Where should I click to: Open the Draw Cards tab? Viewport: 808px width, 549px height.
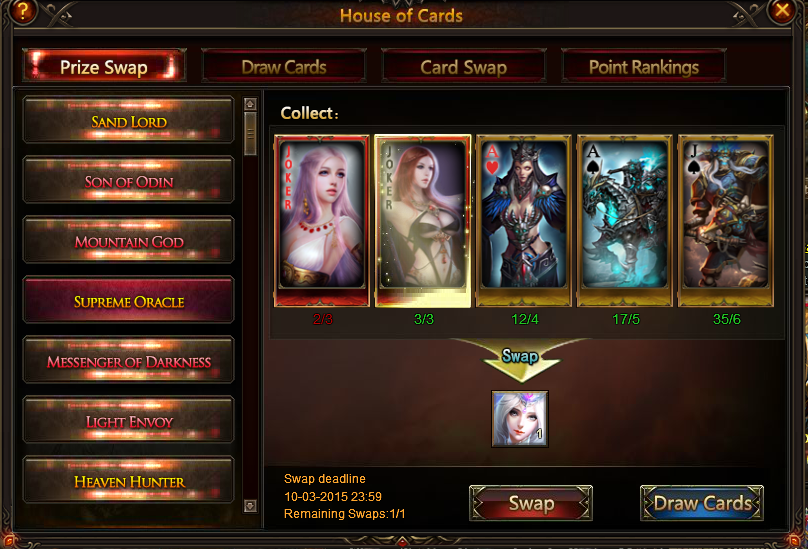pos(284,67)
